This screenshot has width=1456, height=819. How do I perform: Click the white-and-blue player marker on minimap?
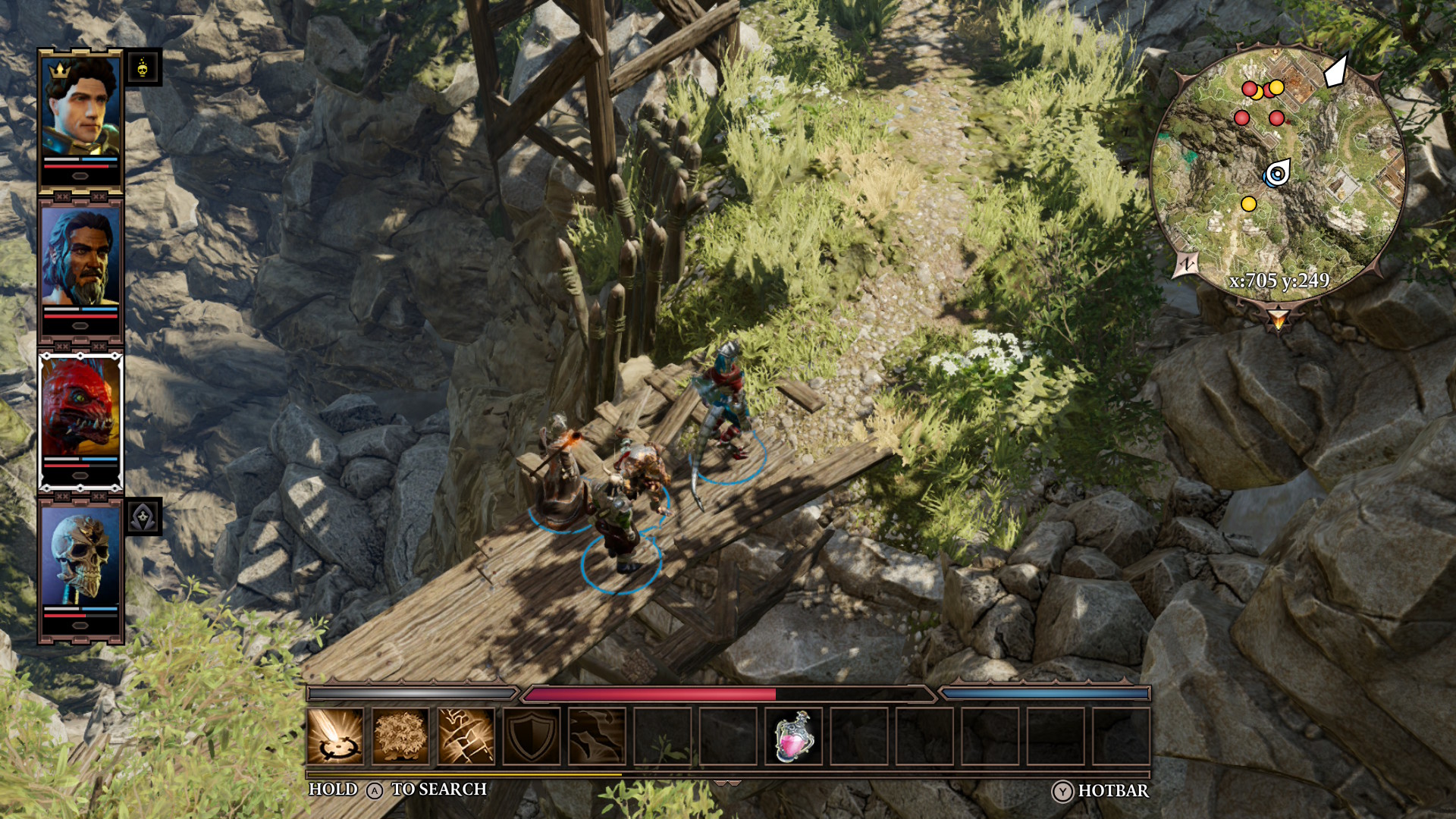1278,174
